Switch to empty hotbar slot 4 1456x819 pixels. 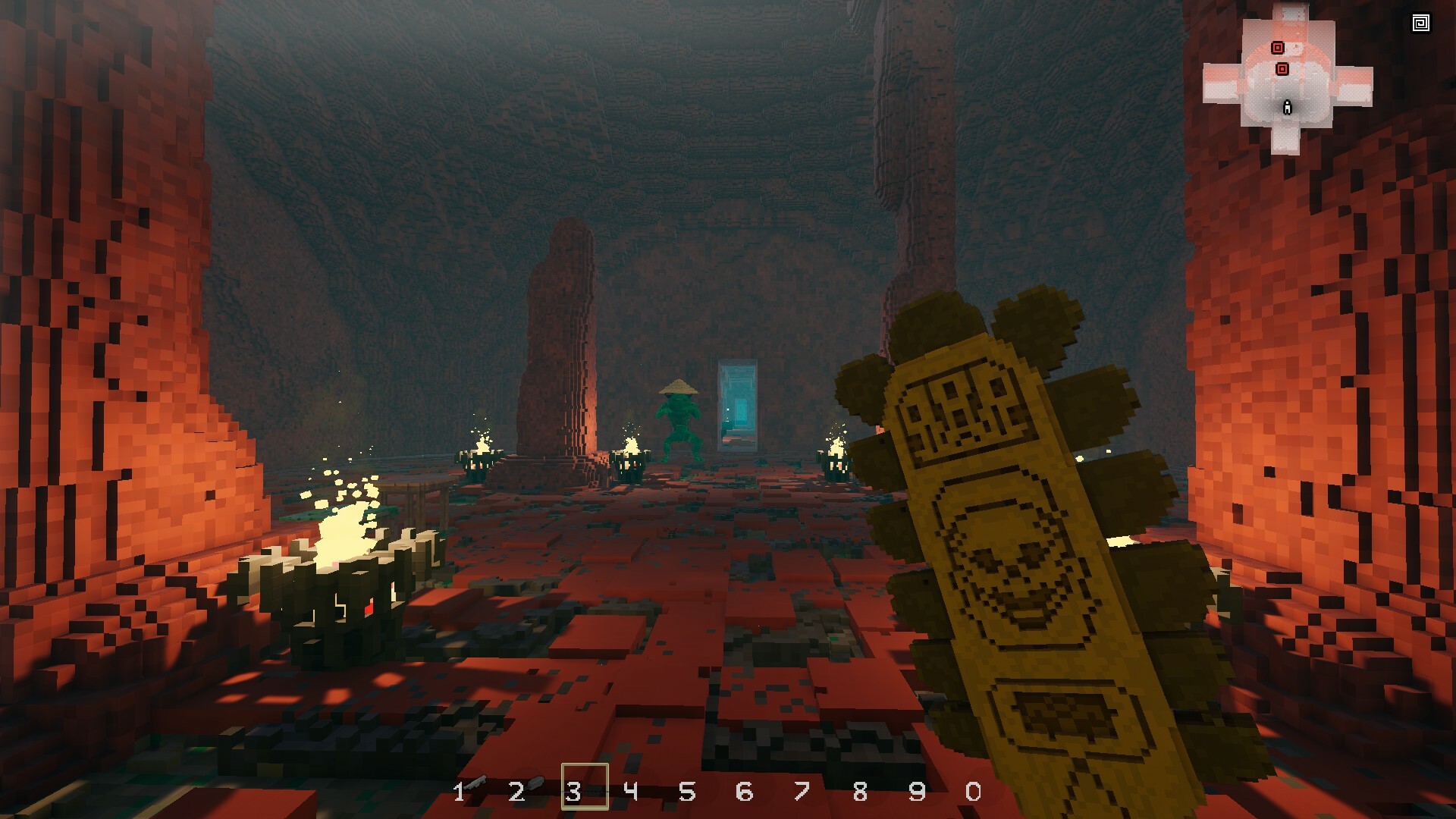point(631,792)
